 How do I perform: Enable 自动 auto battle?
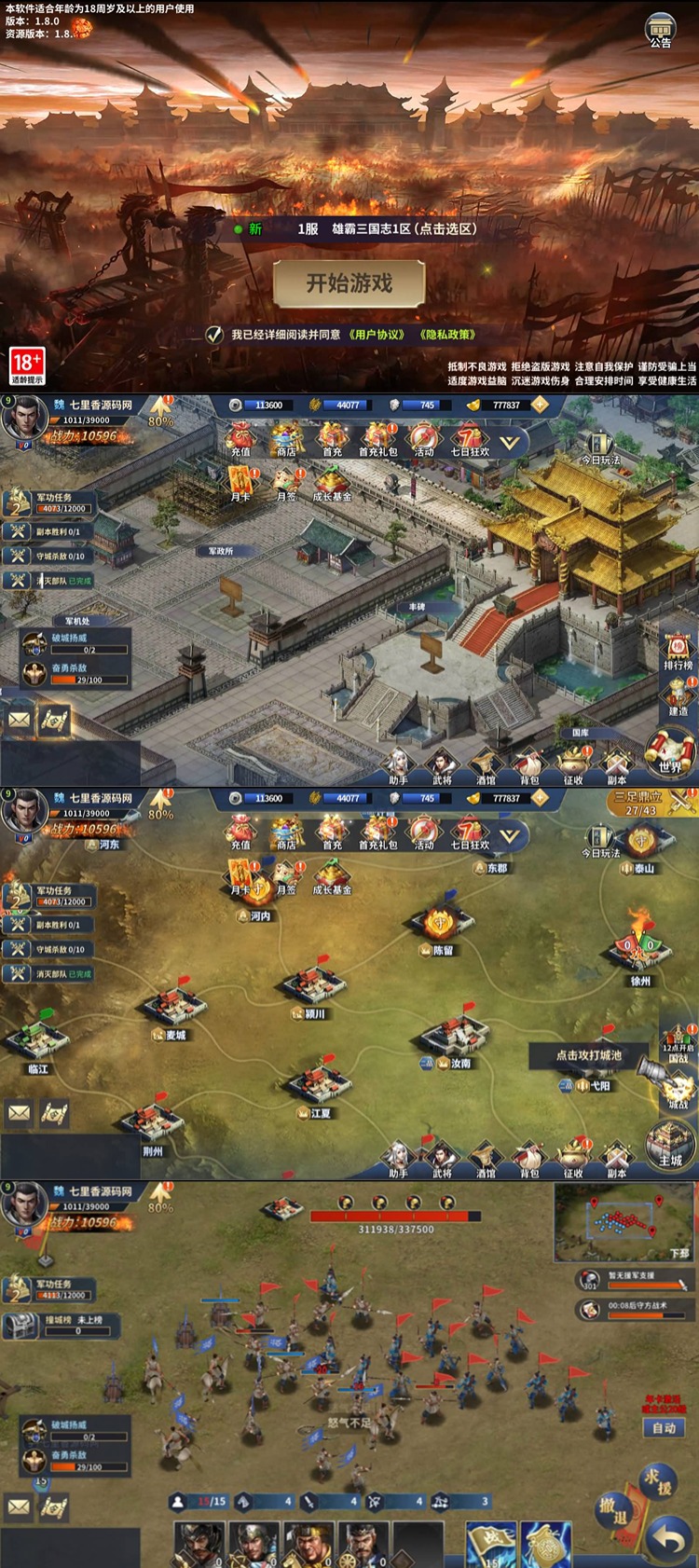[664, 1428]
